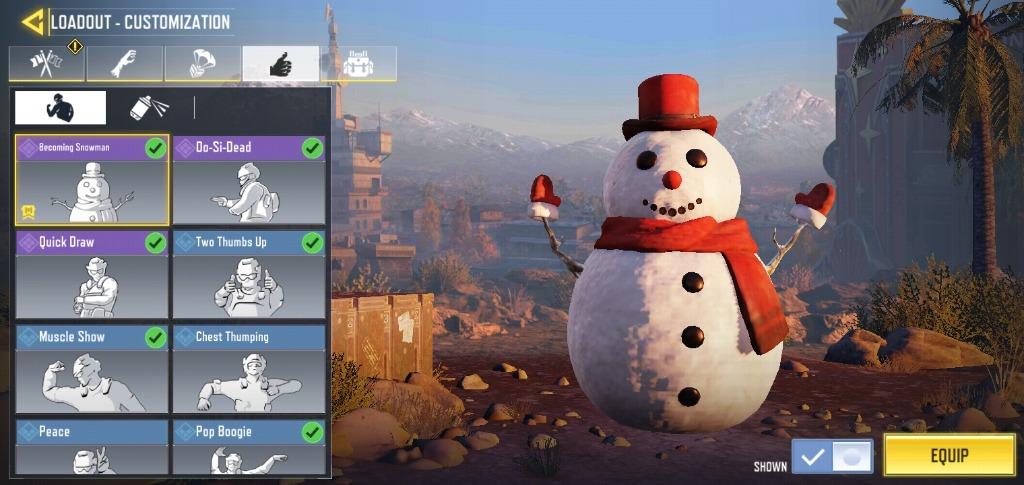Viewport: 1024px width, 485px height.
Task: Select the Chest Thumping emote
Action: (249, 368)
